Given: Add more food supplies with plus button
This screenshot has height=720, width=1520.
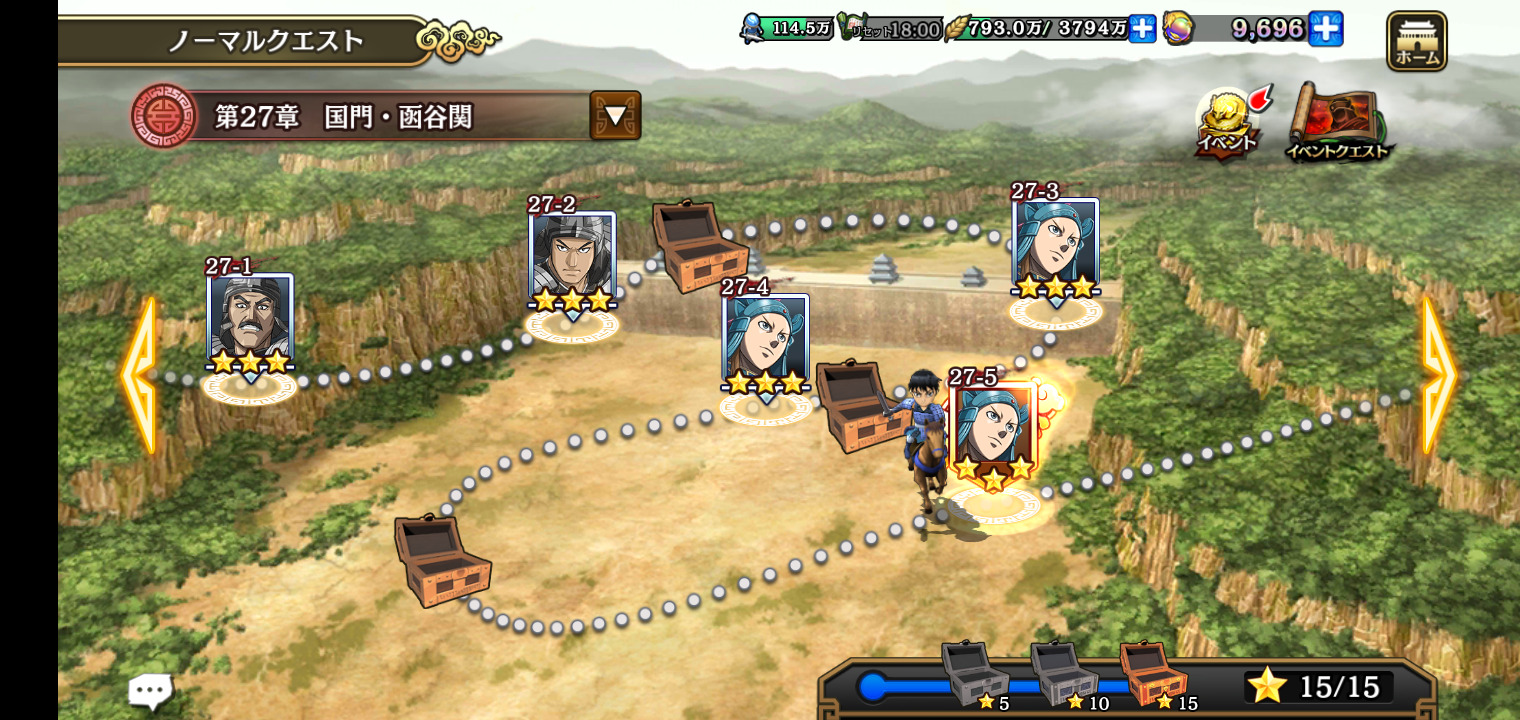Looking at the screenshot, I should click(1142, 28).
